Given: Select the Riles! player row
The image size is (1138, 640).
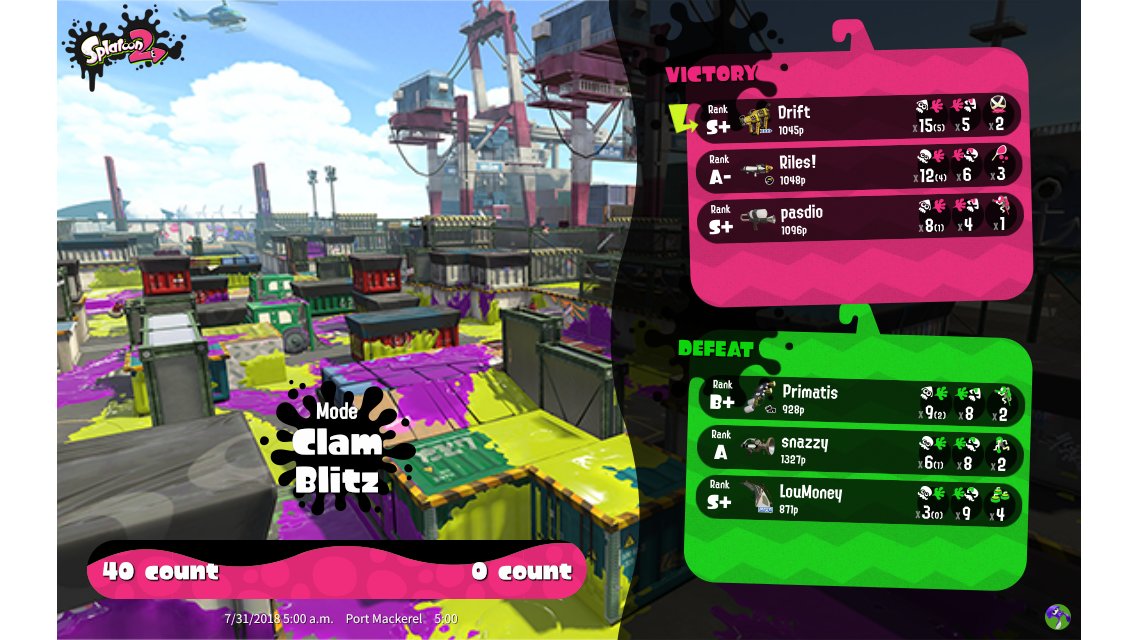Looking at the screenshot, I should coord(860,167).
